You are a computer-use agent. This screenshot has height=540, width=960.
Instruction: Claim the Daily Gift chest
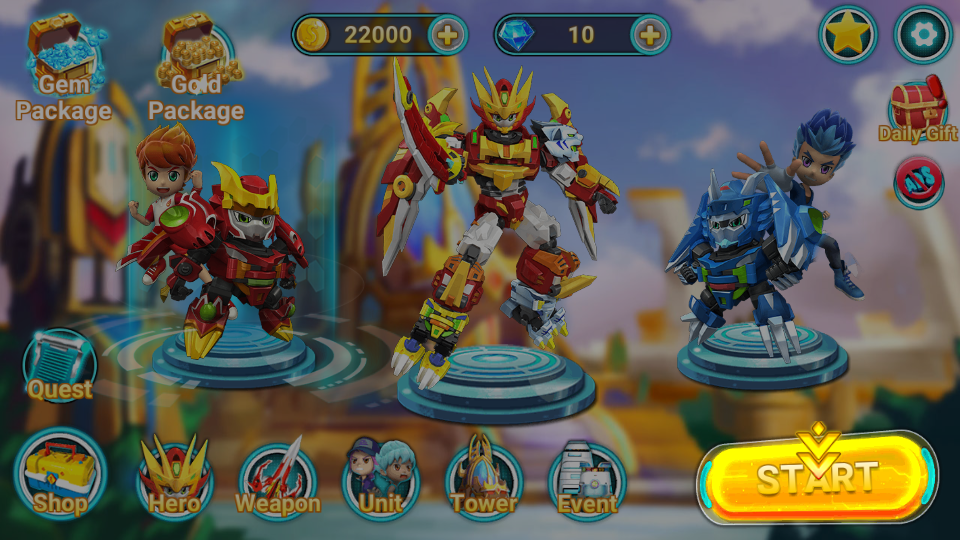click(918, 110)
